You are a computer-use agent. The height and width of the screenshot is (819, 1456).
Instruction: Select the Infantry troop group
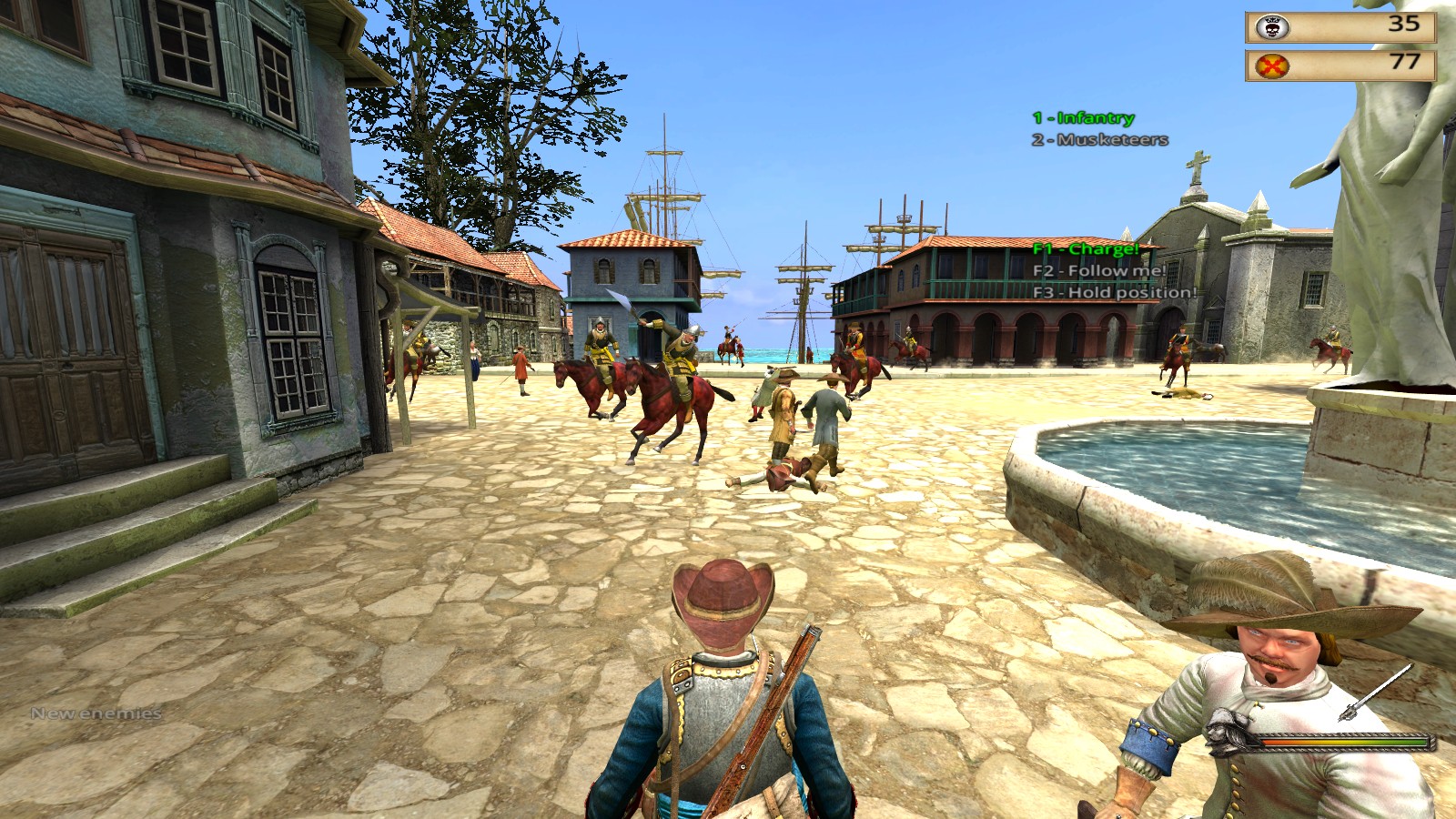tap(1083, 117)
